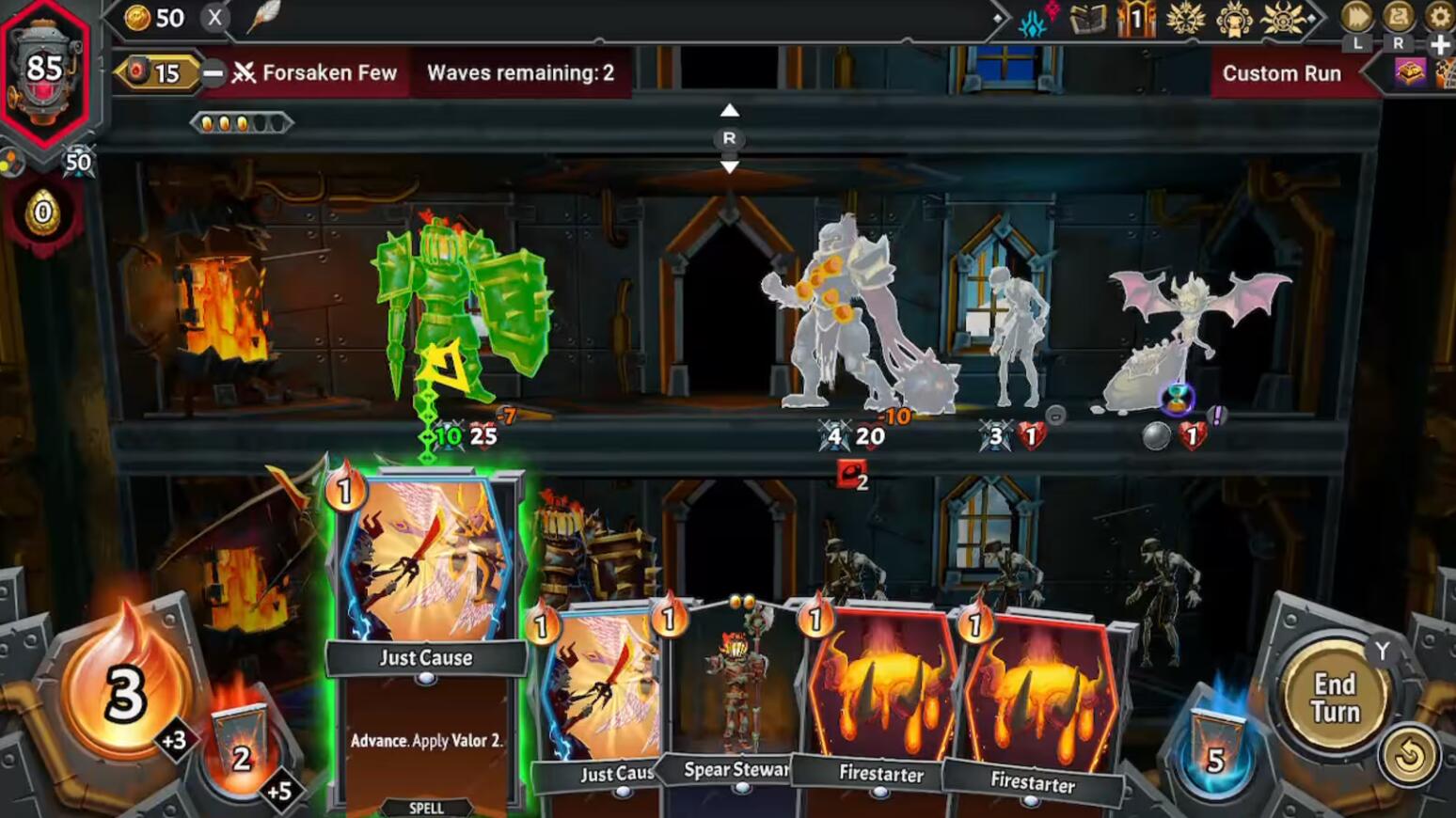1456x818 pixels.
Task: Open the sun-shaped faction emblem icon
Action: 1280,19
